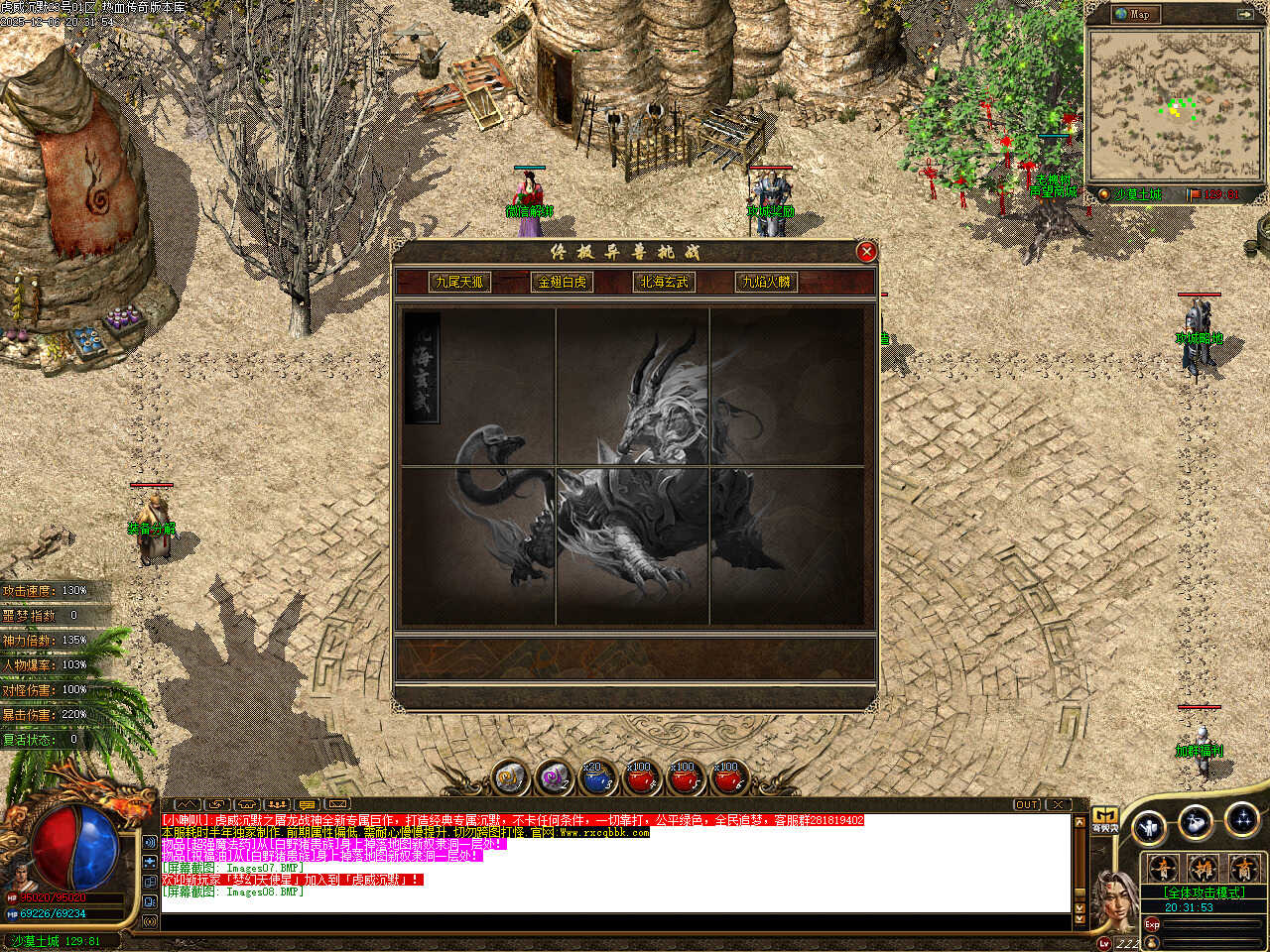Close the 终极异兽挑战 window

click(x=866, y=252)
